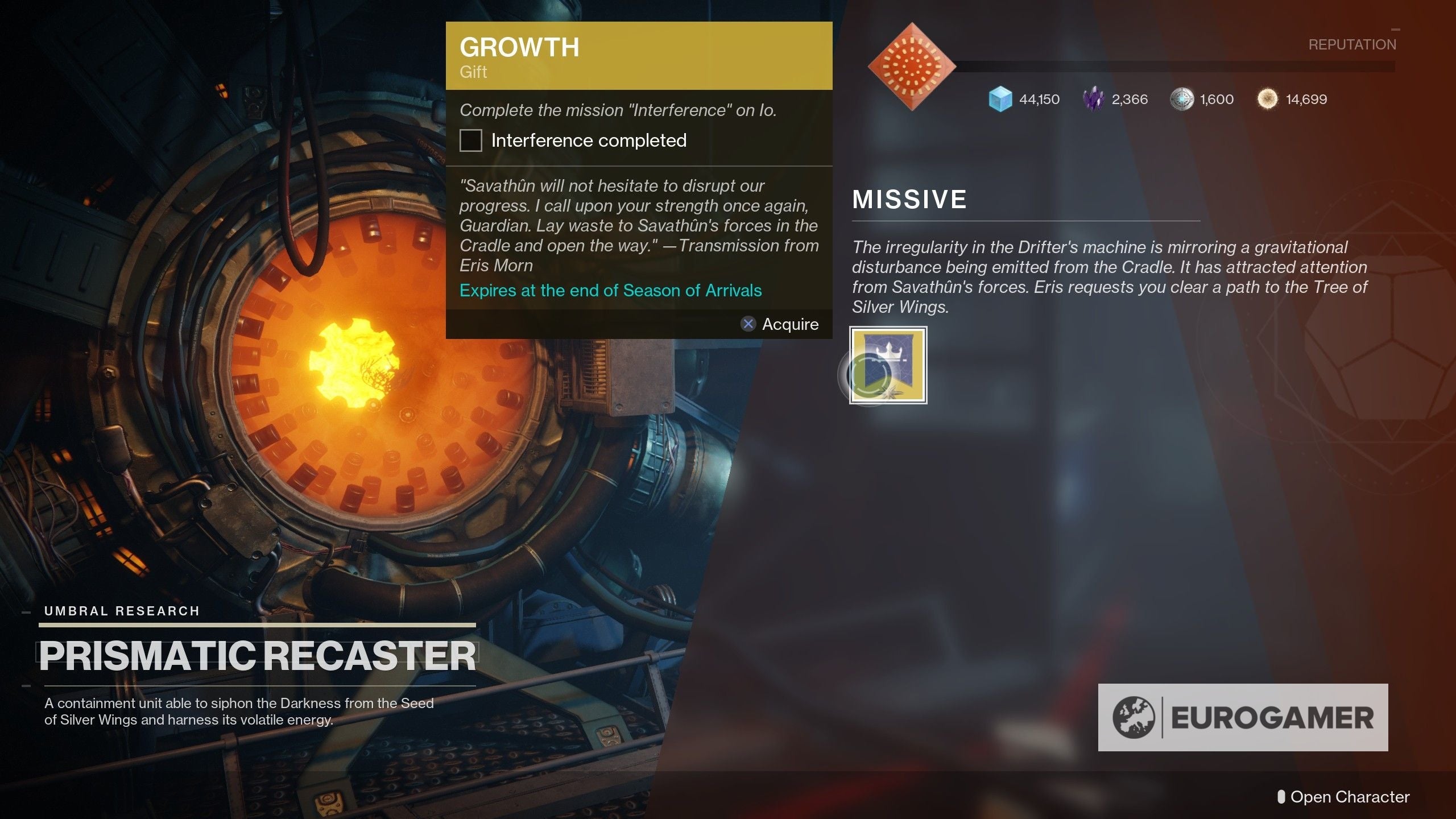Open the Growth gift header
1456x819 pixels.
[519, 47]
